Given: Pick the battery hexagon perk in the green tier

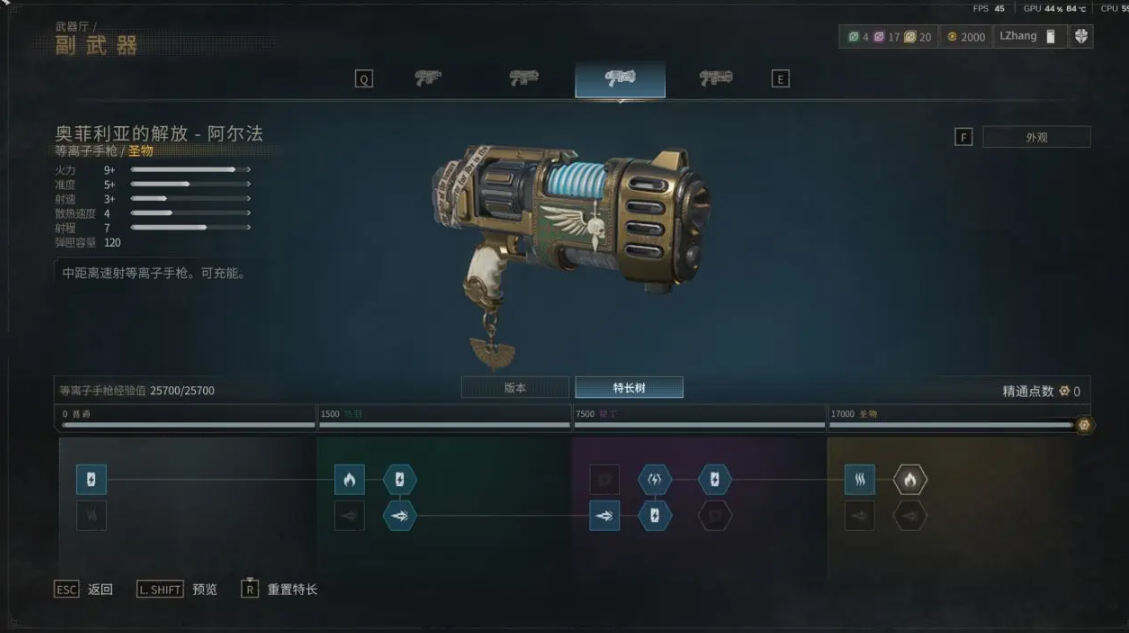Looking at the screenshot, I should 400,480.
